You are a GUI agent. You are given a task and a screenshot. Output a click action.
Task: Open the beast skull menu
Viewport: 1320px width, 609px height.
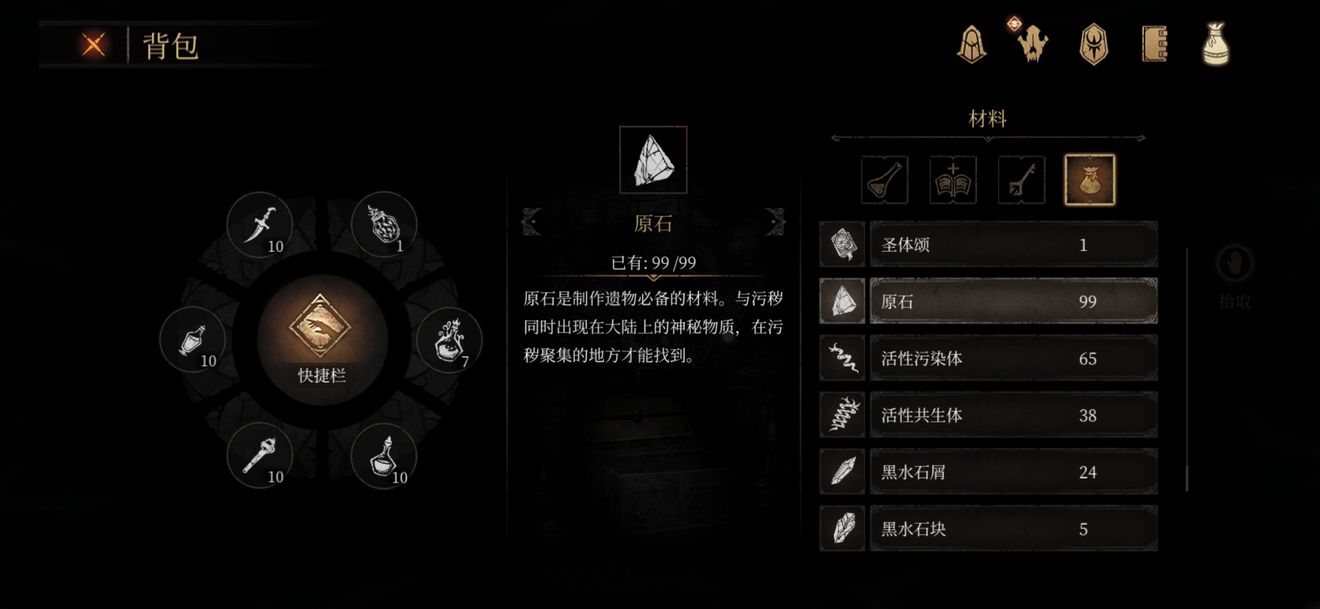point(1031,44)
